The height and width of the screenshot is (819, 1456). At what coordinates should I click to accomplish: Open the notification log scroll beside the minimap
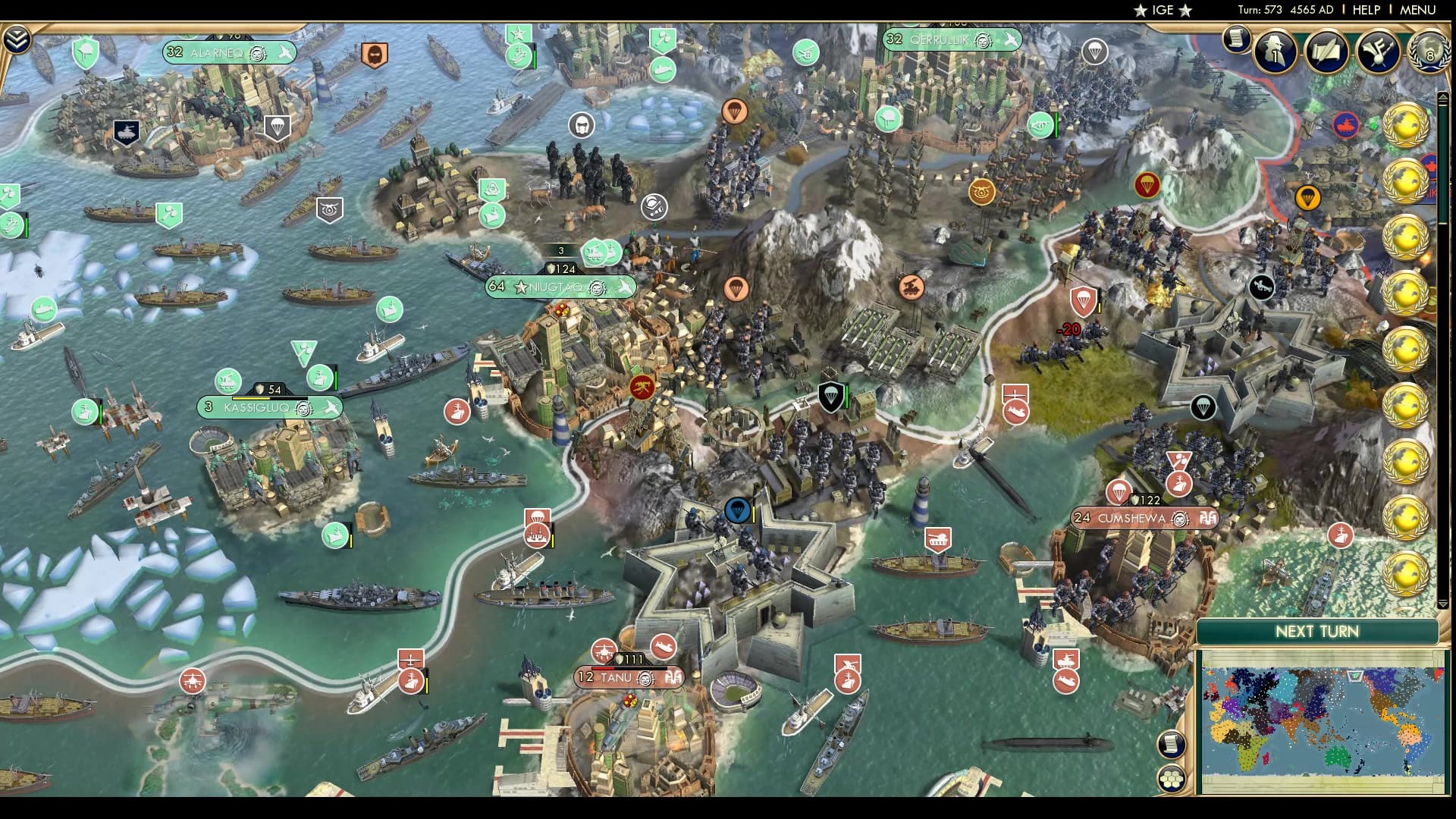tap(1171, 743)
